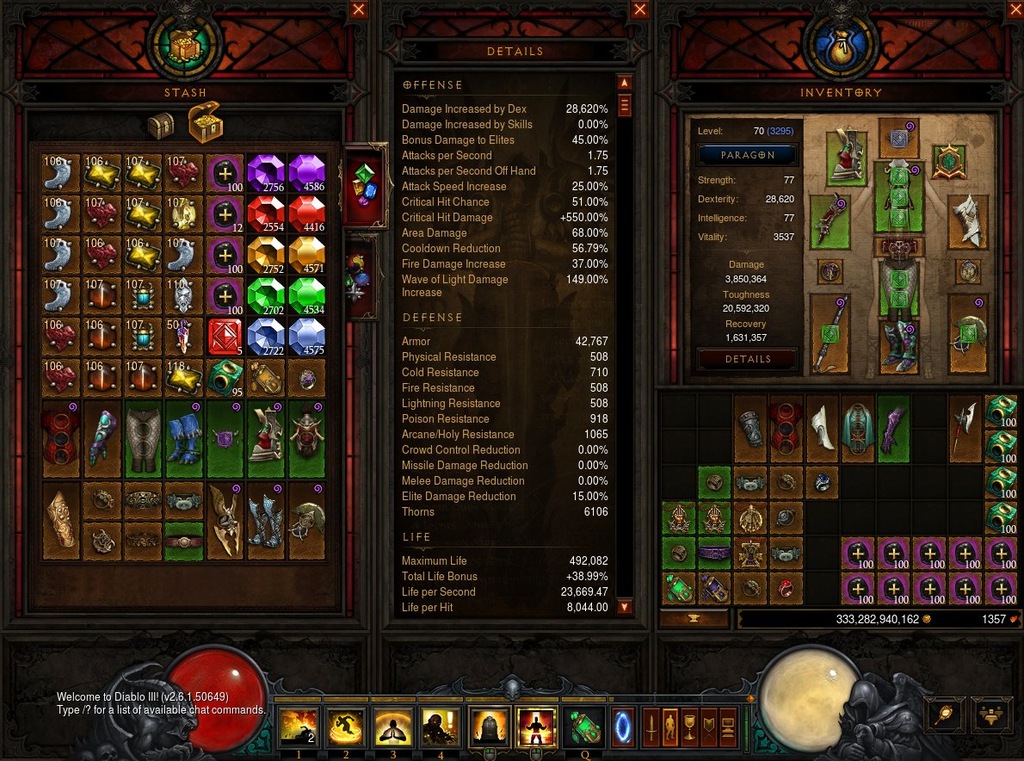Close the Details panel
1024x761 pixels.
coord(640,10)
